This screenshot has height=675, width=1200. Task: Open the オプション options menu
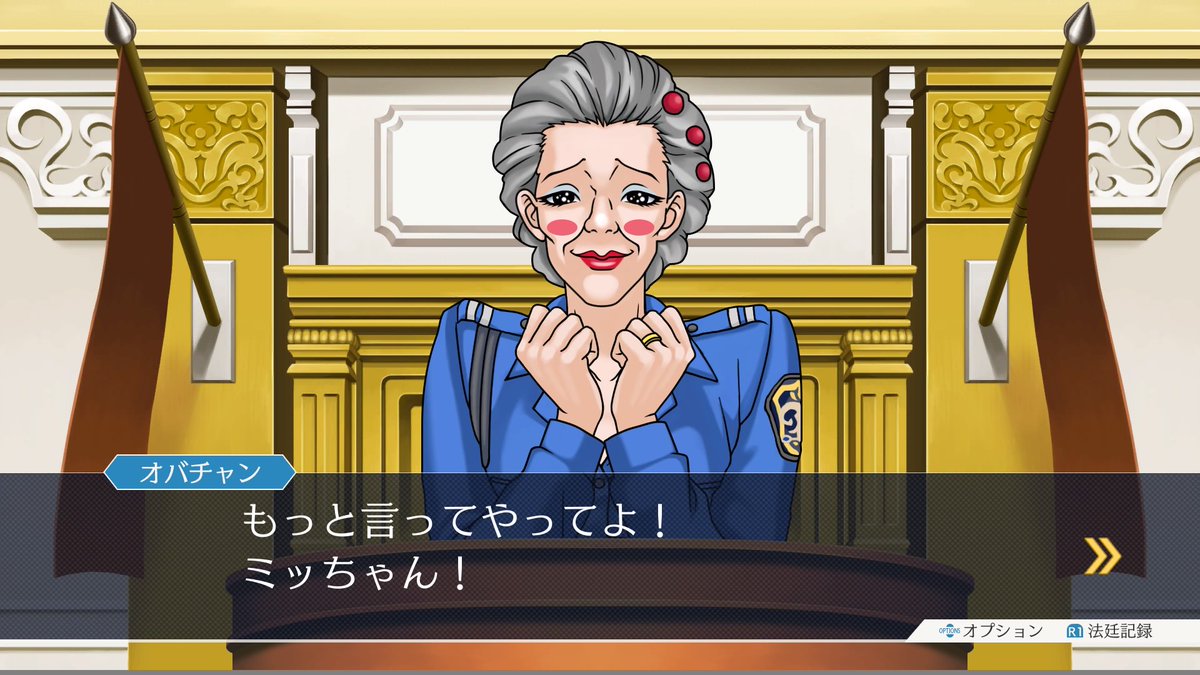991,631
